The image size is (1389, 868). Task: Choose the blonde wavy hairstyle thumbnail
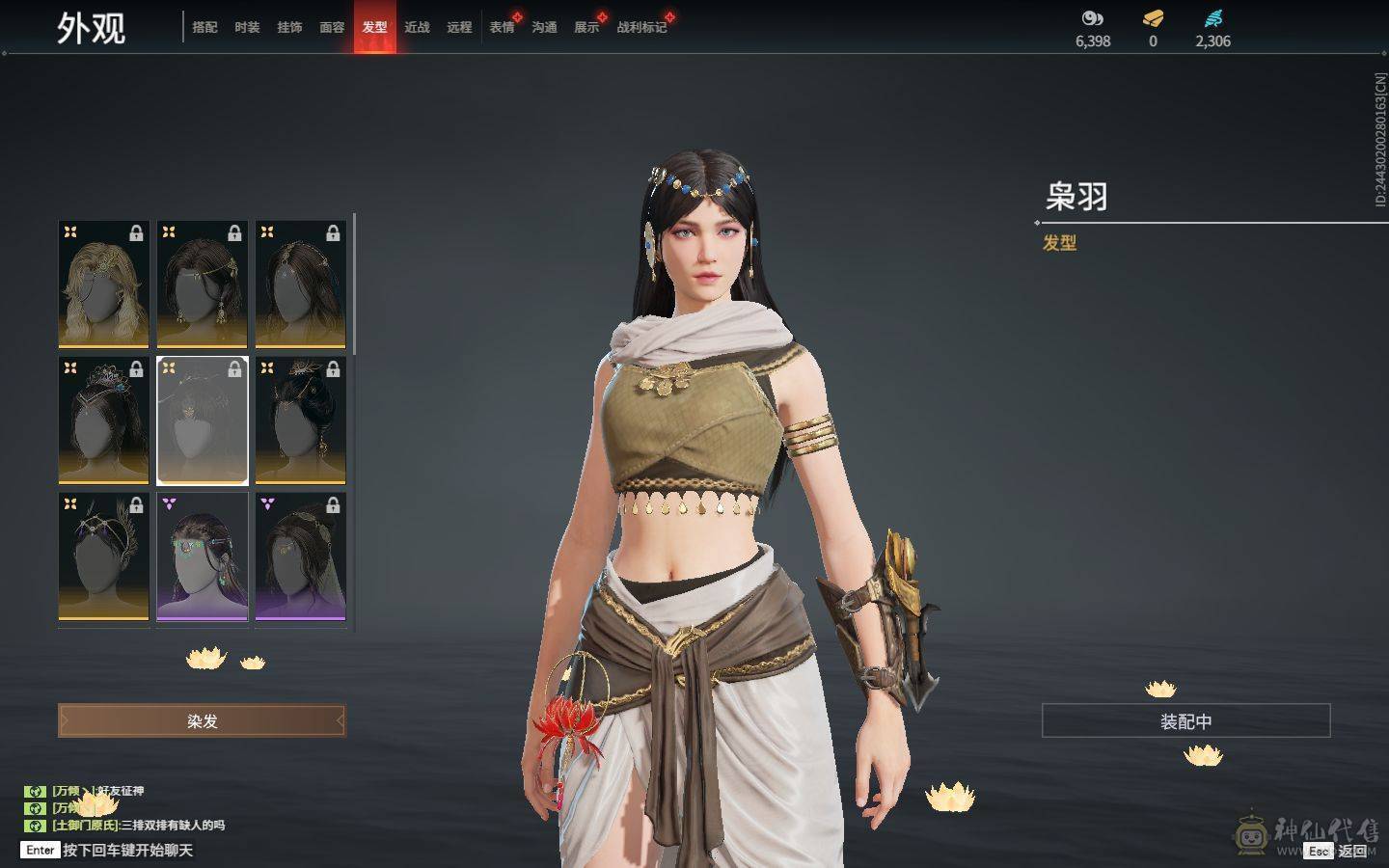(x=104, y=285)
